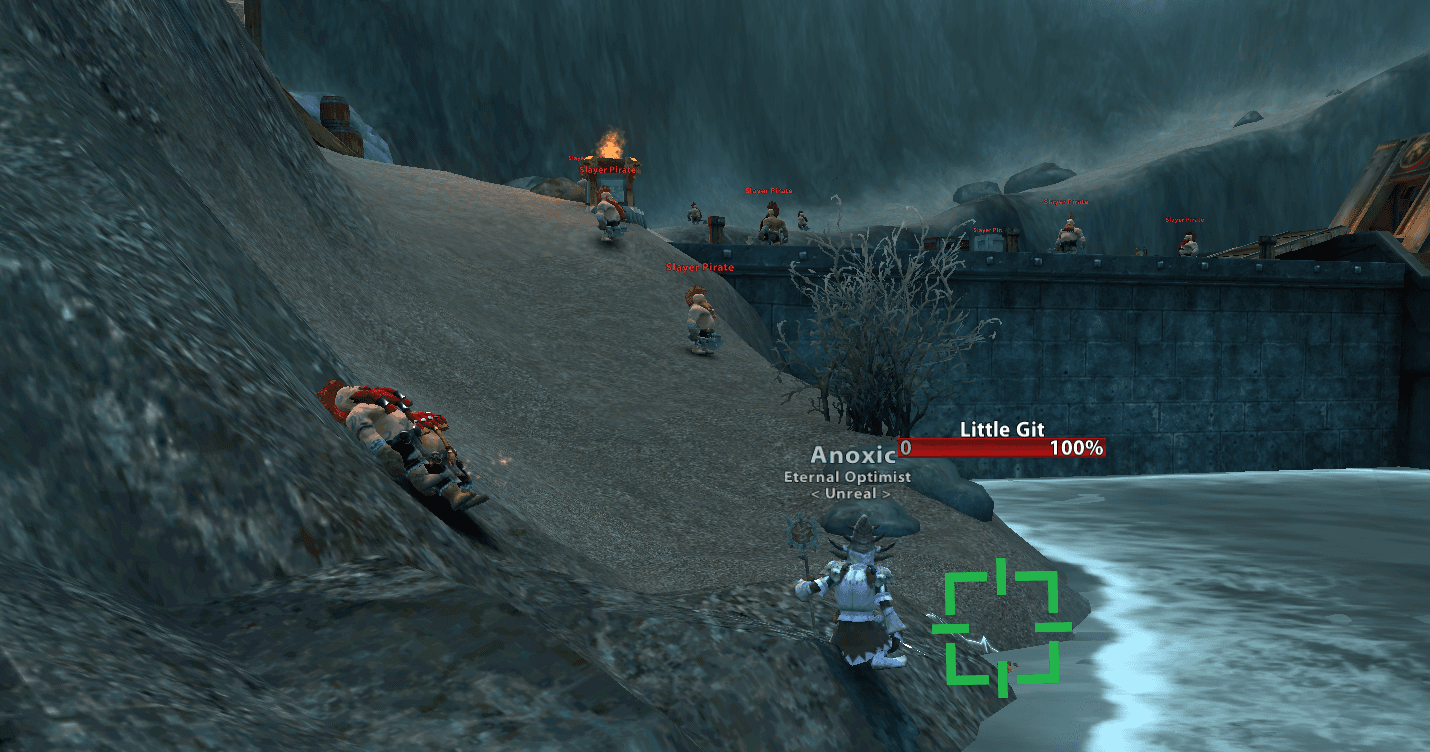
Task: Select the Little Git nameplate
Action: click(1002, 448)
